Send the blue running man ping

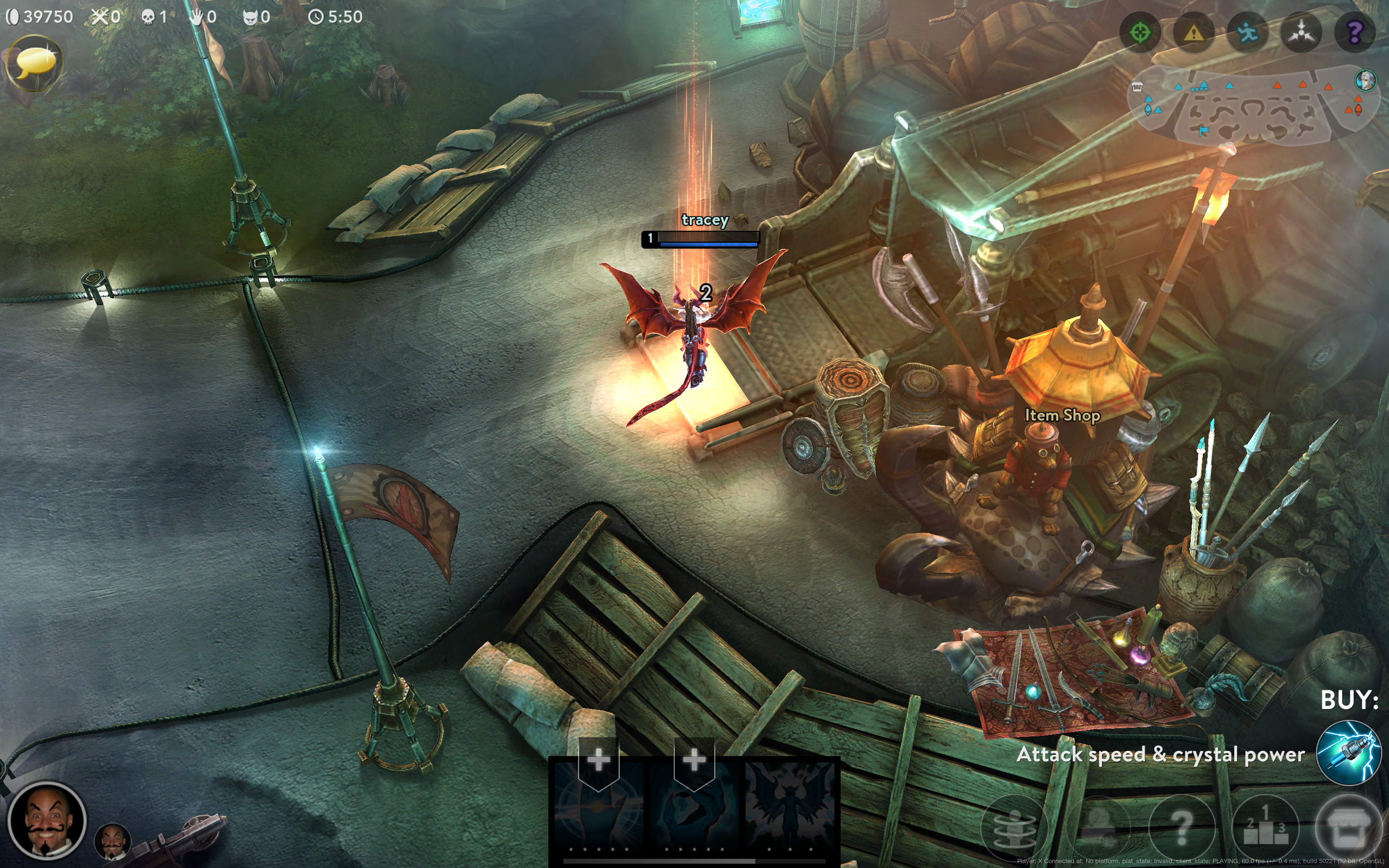tap(1247, 33)
